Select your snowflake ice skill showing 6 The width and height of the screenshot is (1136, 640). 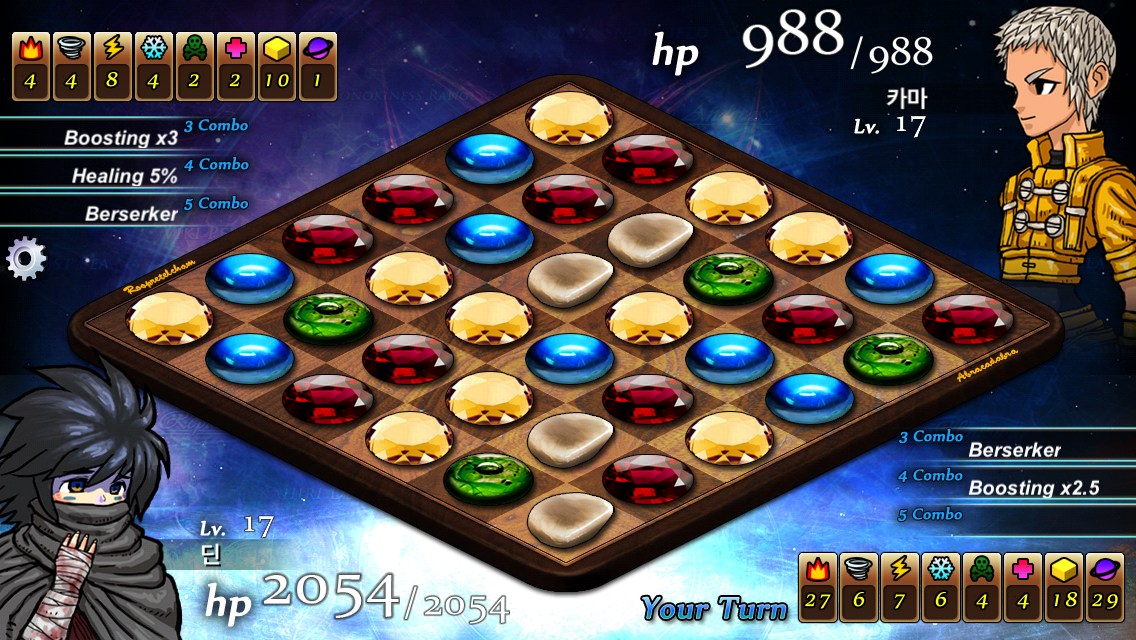pos(940,586)
